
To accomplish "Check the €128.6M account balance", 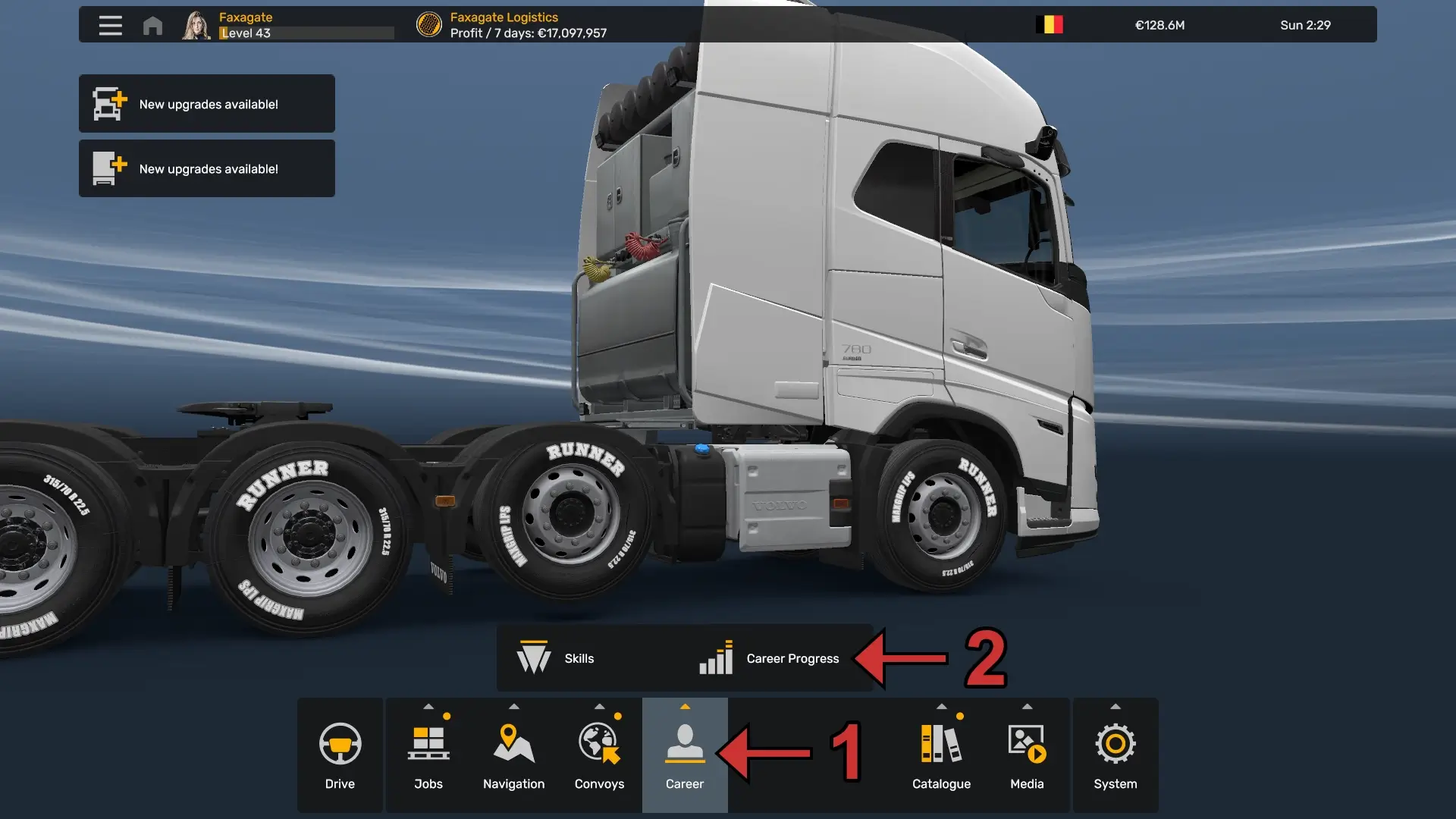I will pos(1159,25).
